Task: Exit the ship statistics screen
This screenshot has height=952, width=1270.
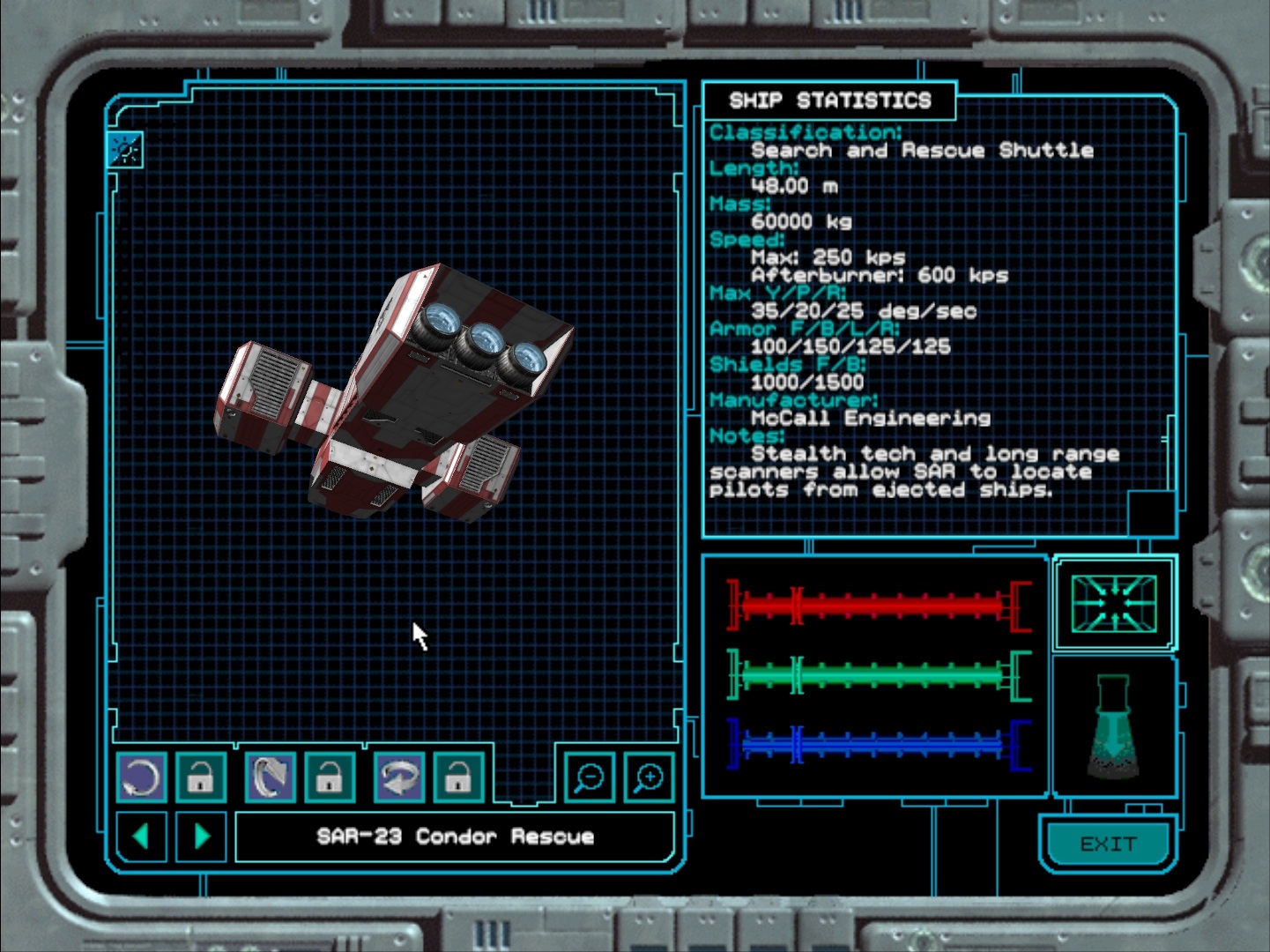Action: [x=1108, y=844]
